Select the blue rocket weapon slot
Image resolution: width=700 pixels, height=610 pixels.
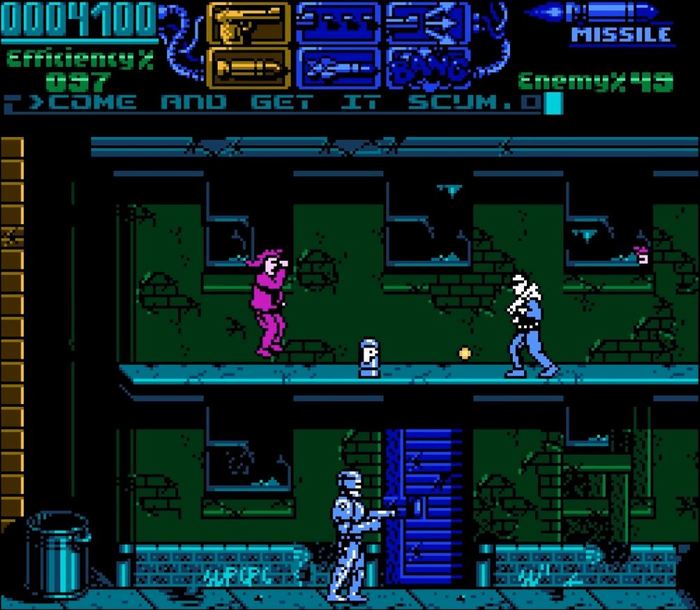pos(337,67)
